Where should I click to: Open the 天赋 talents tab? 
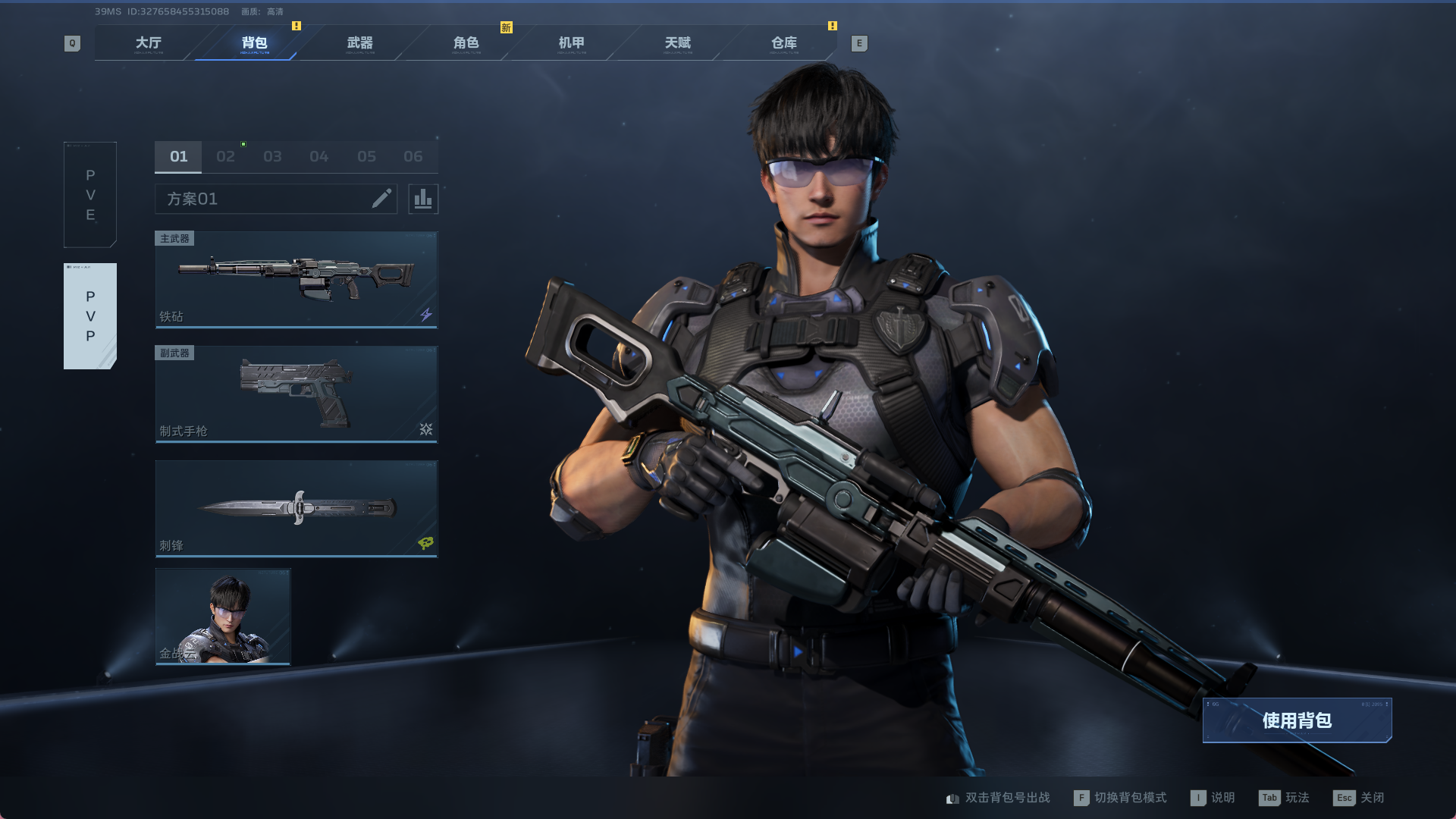[677, 43]
